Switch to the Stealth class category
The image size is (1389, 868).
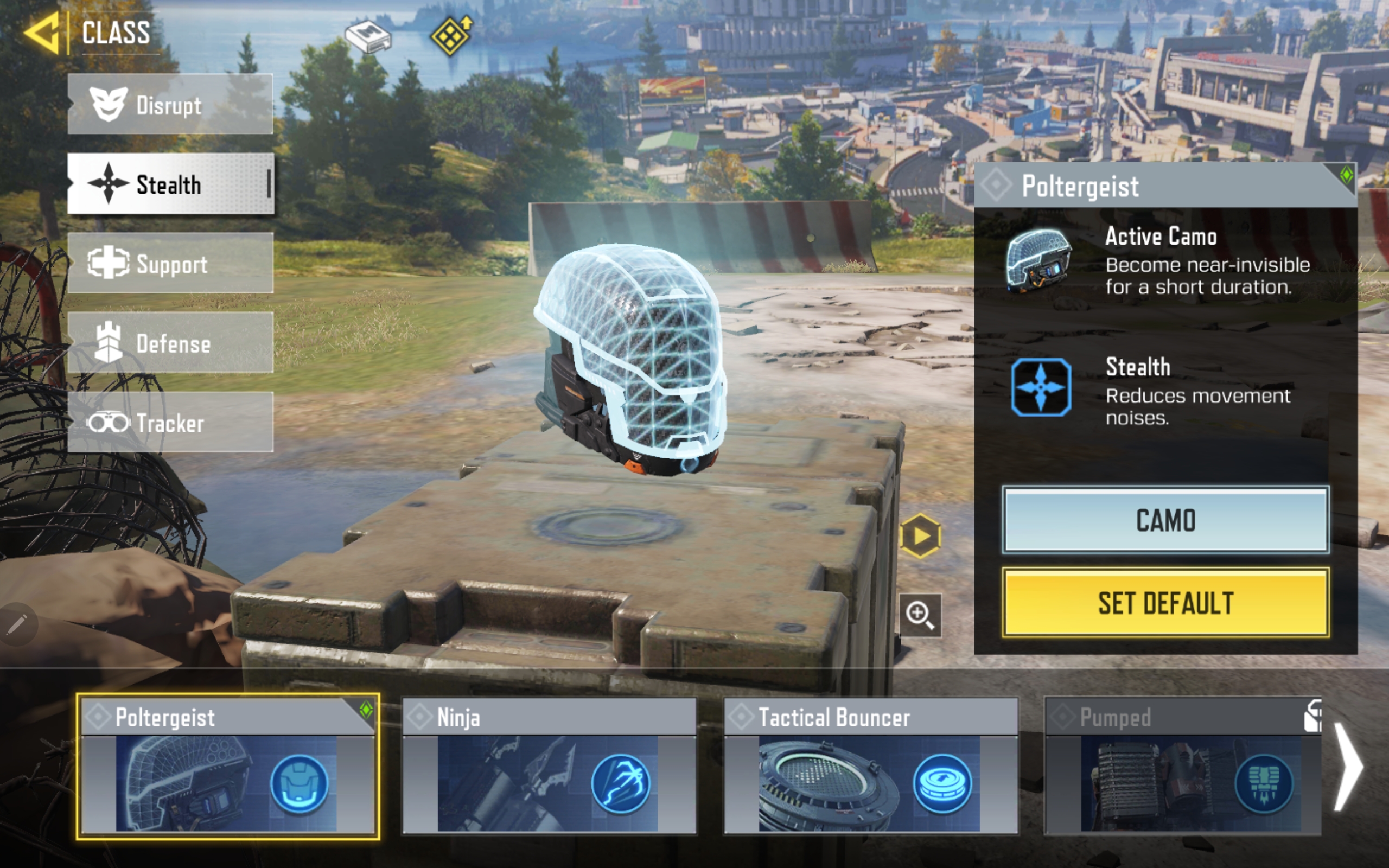[170, 184]
